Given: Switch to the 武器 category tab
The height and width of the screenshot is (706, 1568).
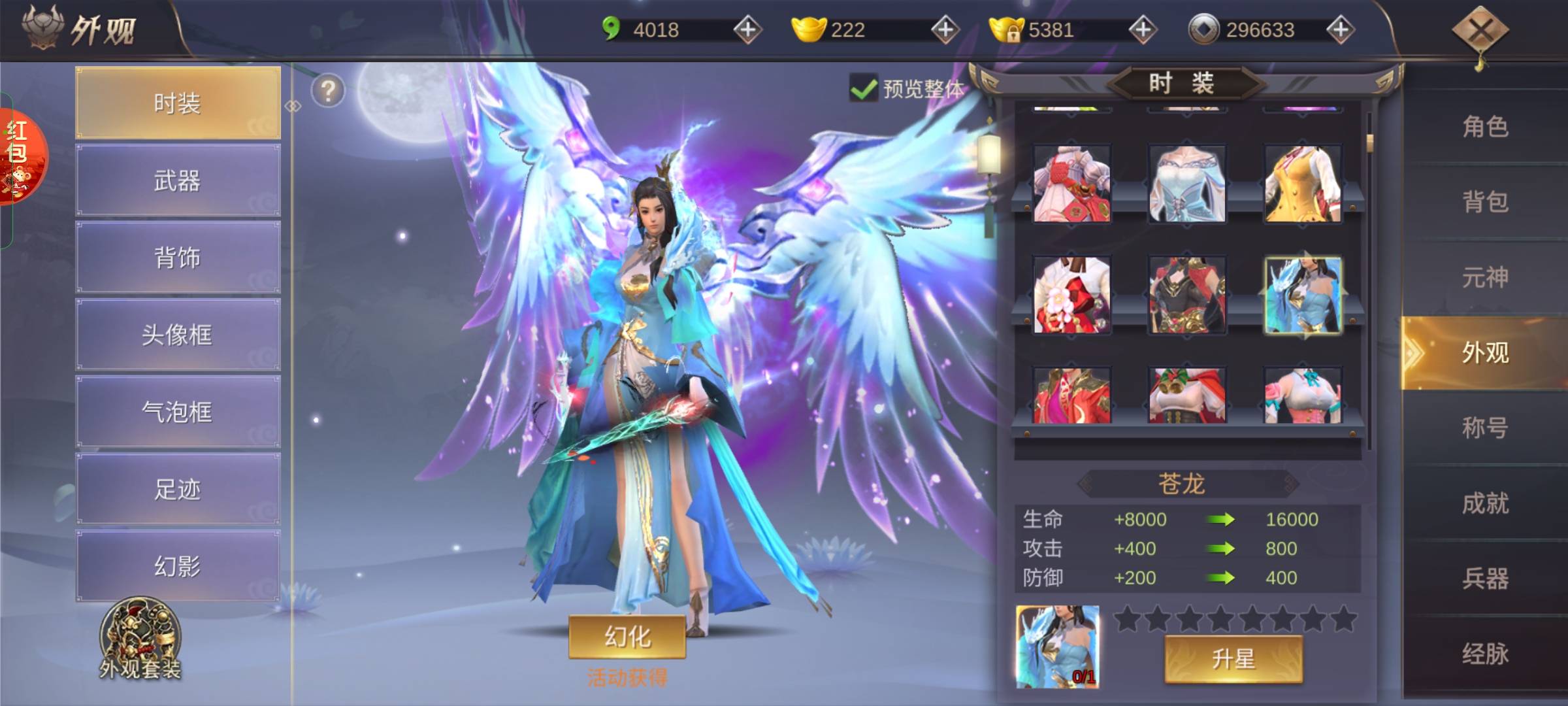Looking at the screenshot, I should pos(178,180).
